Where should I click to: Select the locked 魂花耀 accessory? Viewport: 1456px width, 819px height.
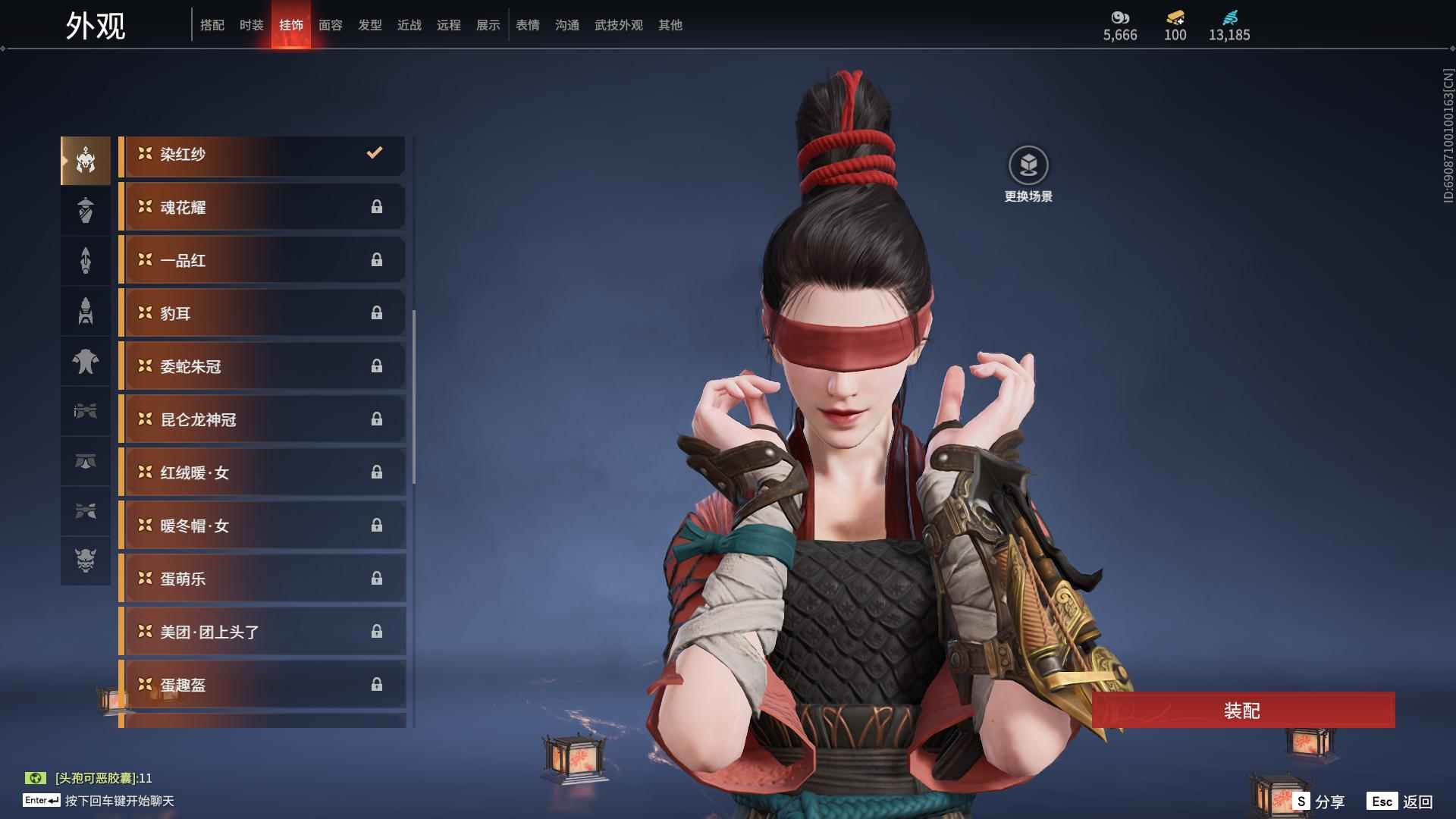(262, 207)
